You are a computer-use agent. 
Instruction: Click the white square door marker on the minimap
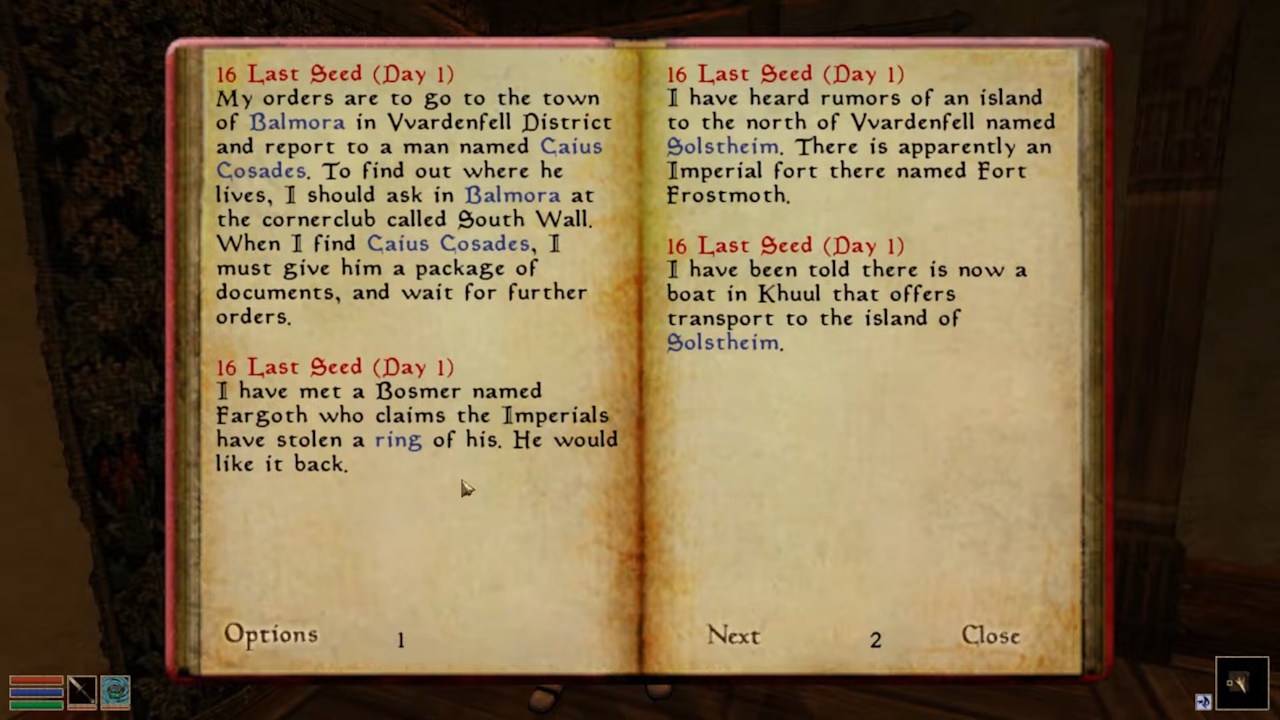pyautogui.click(x=1229, y=683)
